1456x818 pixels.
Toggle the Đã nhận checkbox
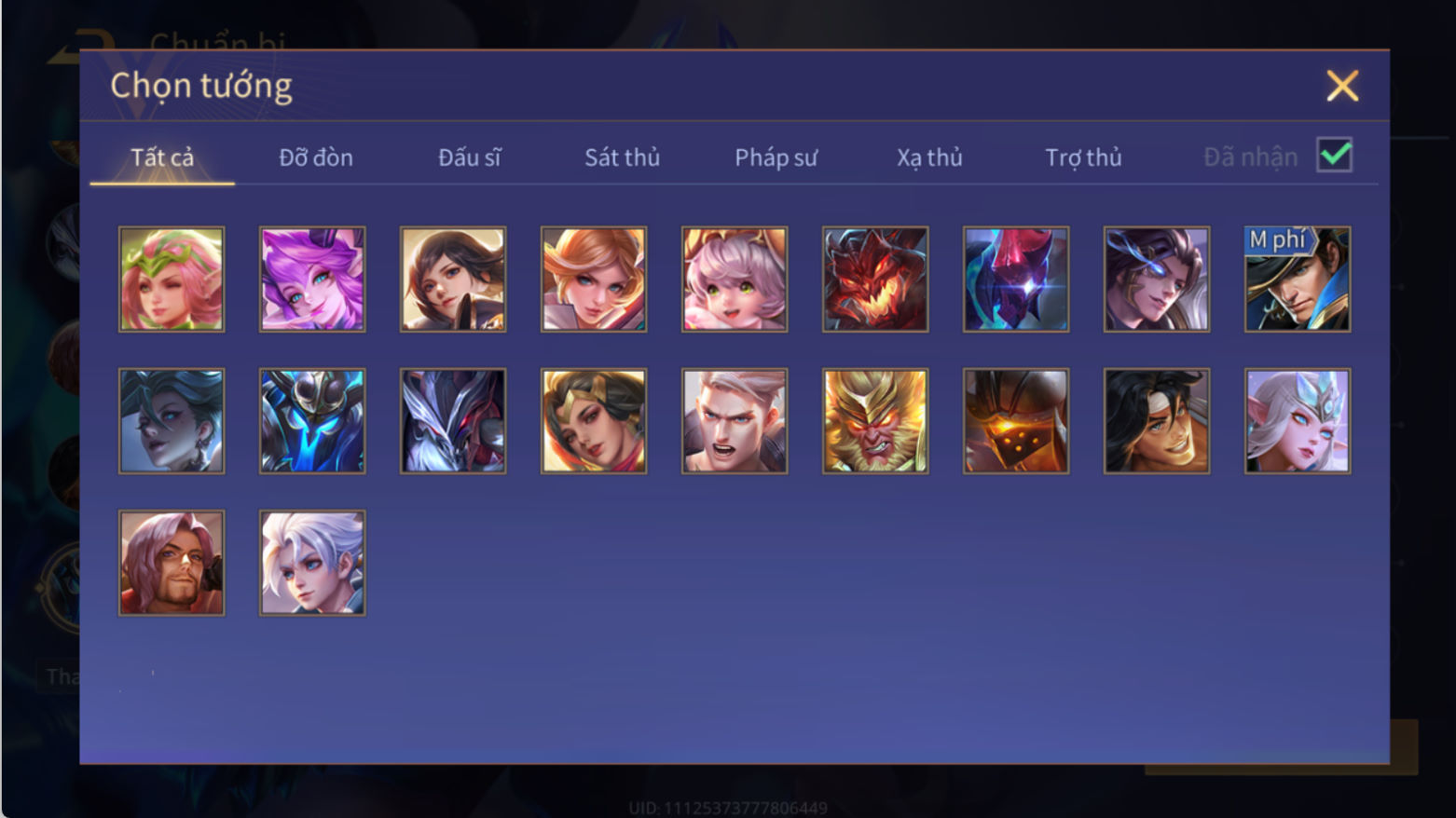[1334, 156]
